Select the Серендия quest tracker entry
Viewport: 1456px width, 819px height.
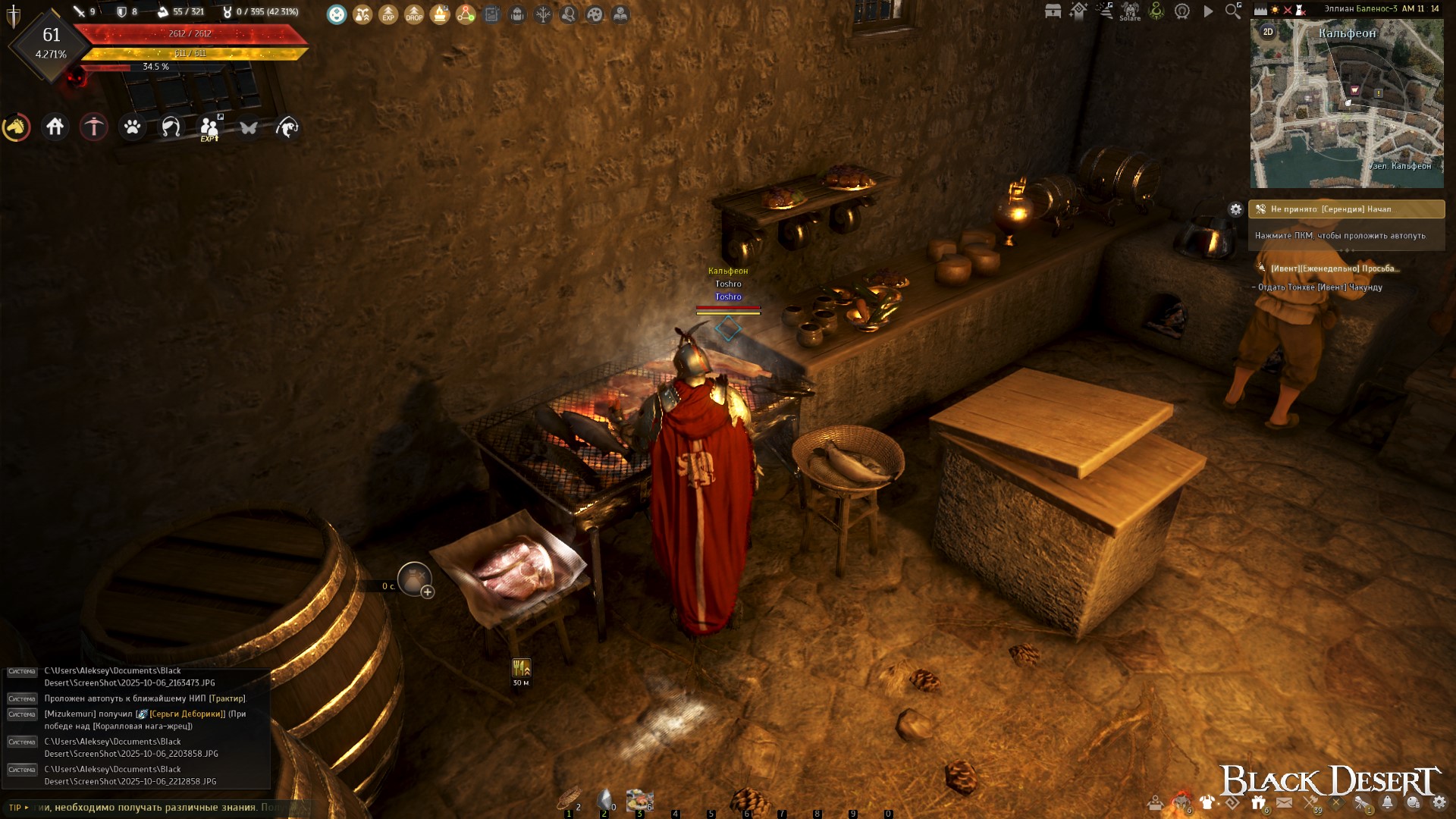[1346, 209]
